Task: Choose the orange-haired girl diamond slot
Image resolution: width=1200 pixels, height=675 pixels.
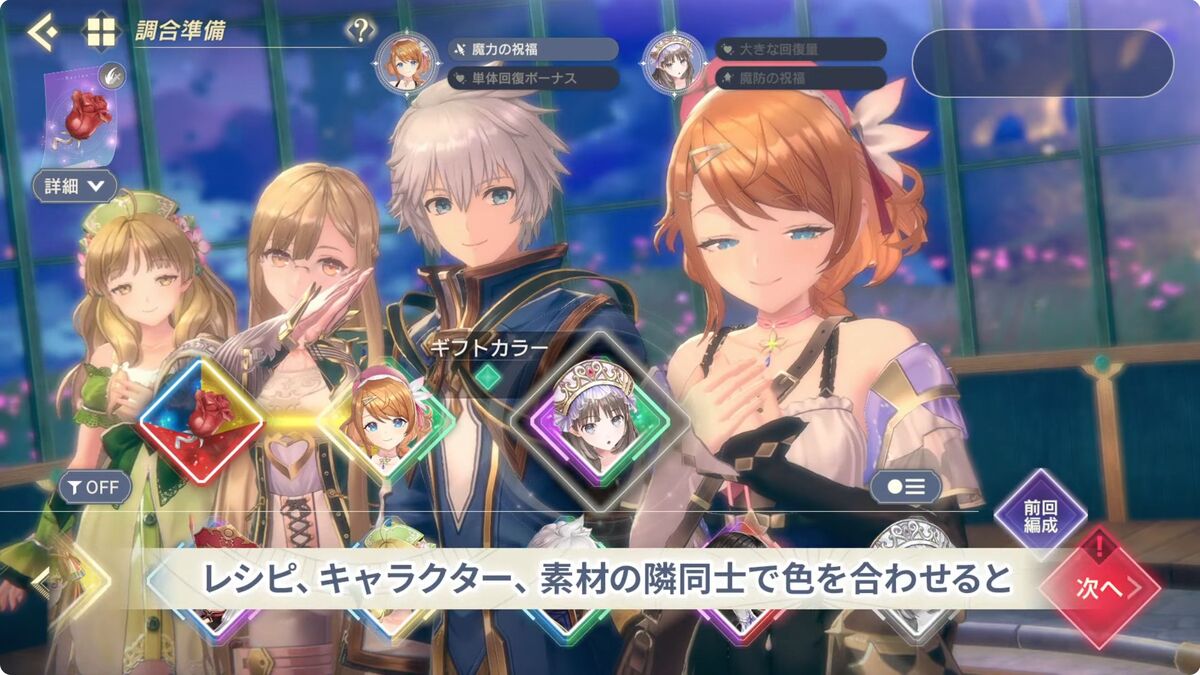Action: (x=386, y=420)
